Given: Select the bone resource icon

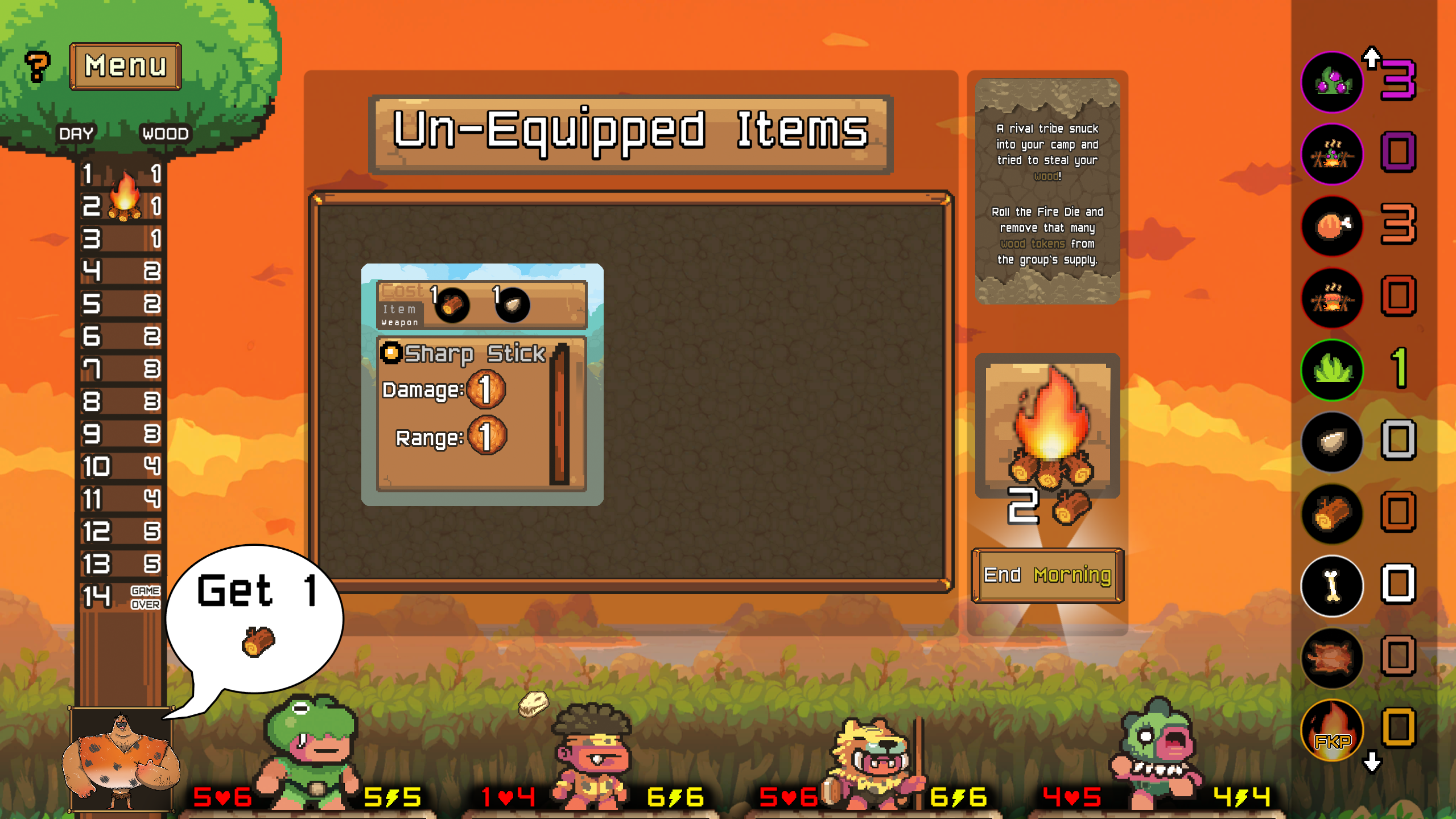Looking at the screenshot, I should coord(1332,586).
